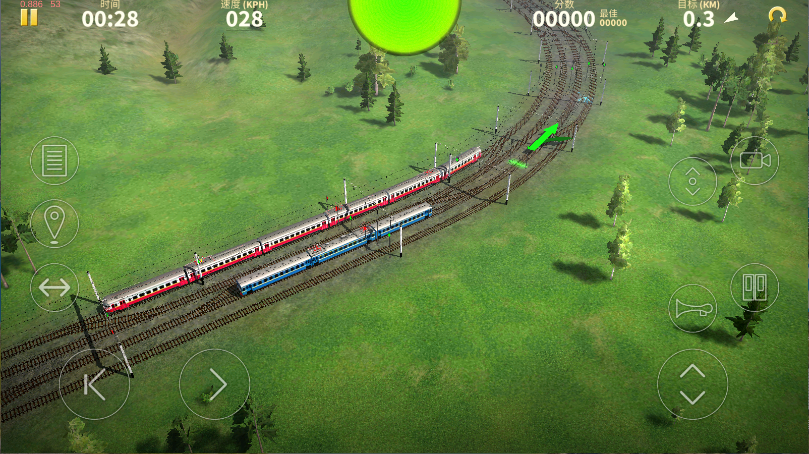Image resolution: width=809 pixels, height=454 pixels.
Task: Sound the train horn
Action: click(692, 307)
